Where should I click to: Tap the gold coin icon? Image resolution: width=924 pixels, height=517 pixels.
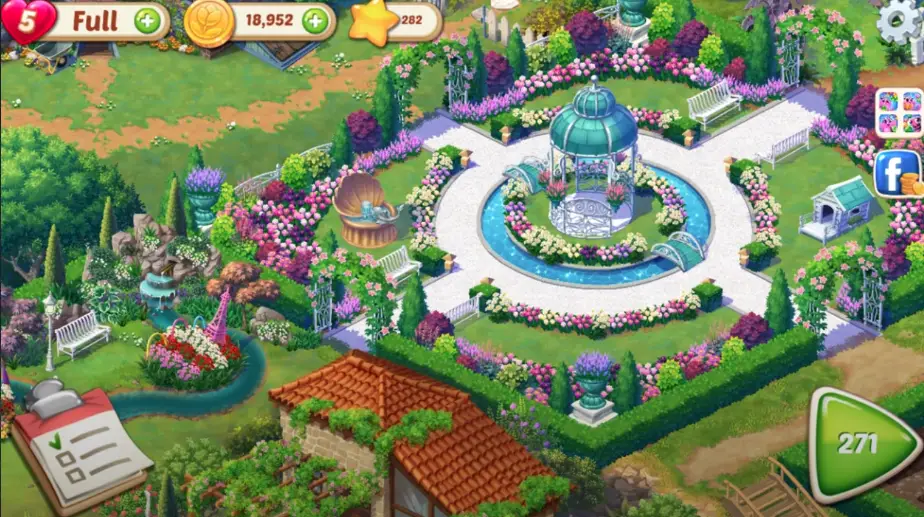(209, 20)
